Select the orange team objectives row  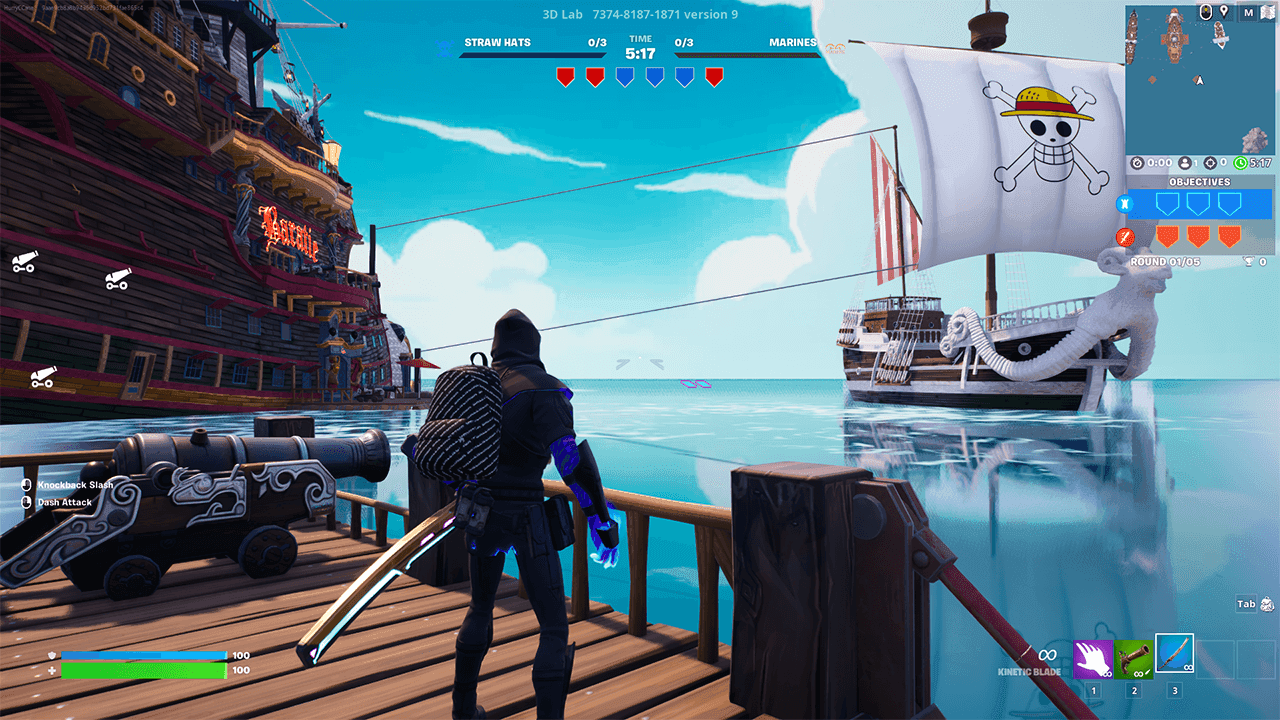1199,237
